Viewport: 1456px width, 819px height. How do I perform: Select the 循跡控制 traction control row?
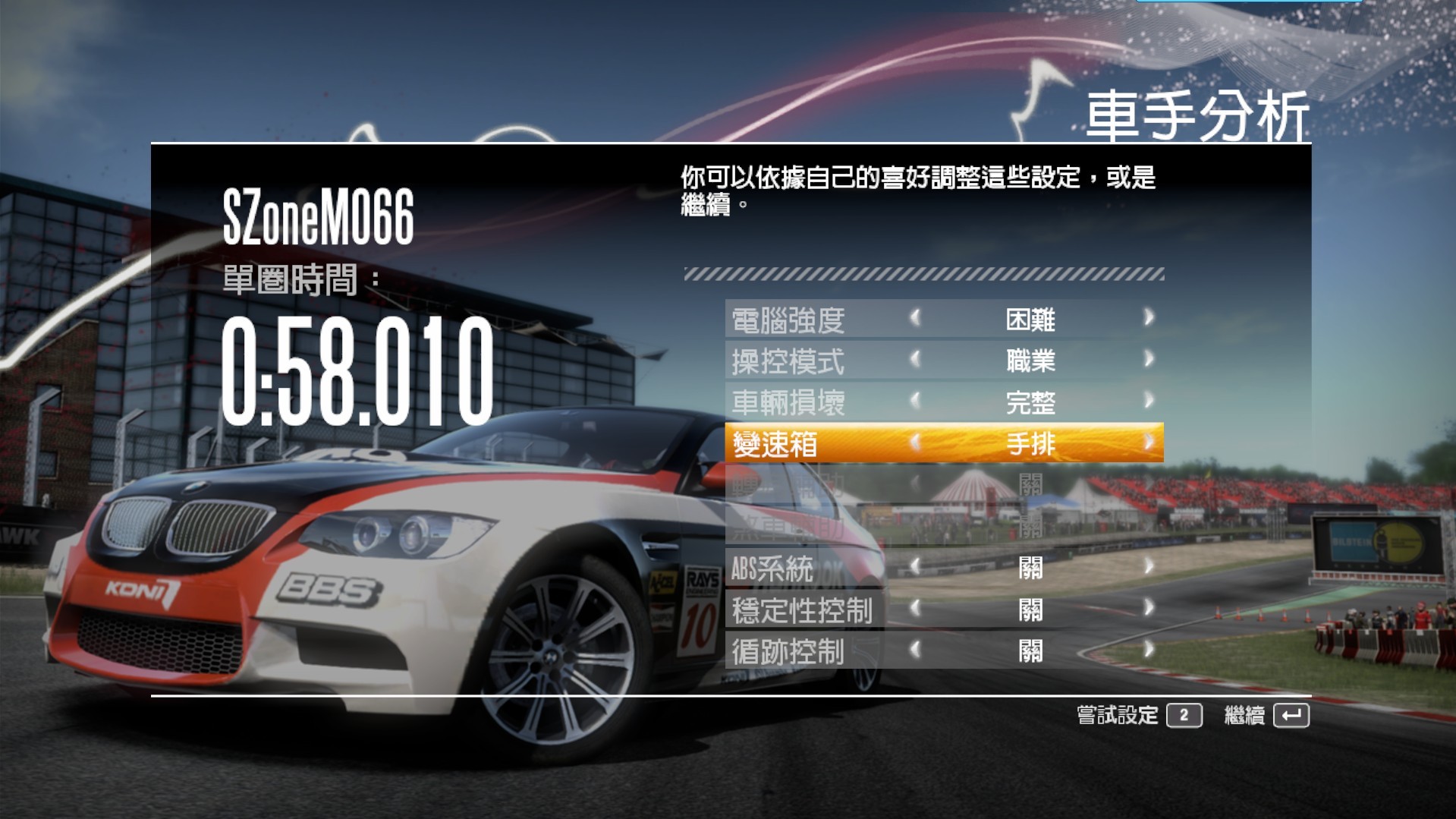click(x=789, y=651)
